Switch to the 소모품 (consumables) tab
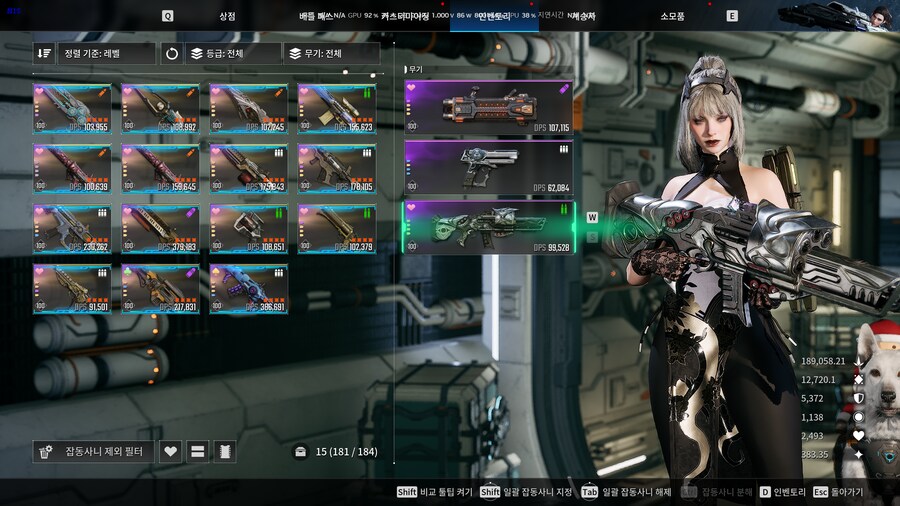This screenshot has height=506, width=900. 672,16
